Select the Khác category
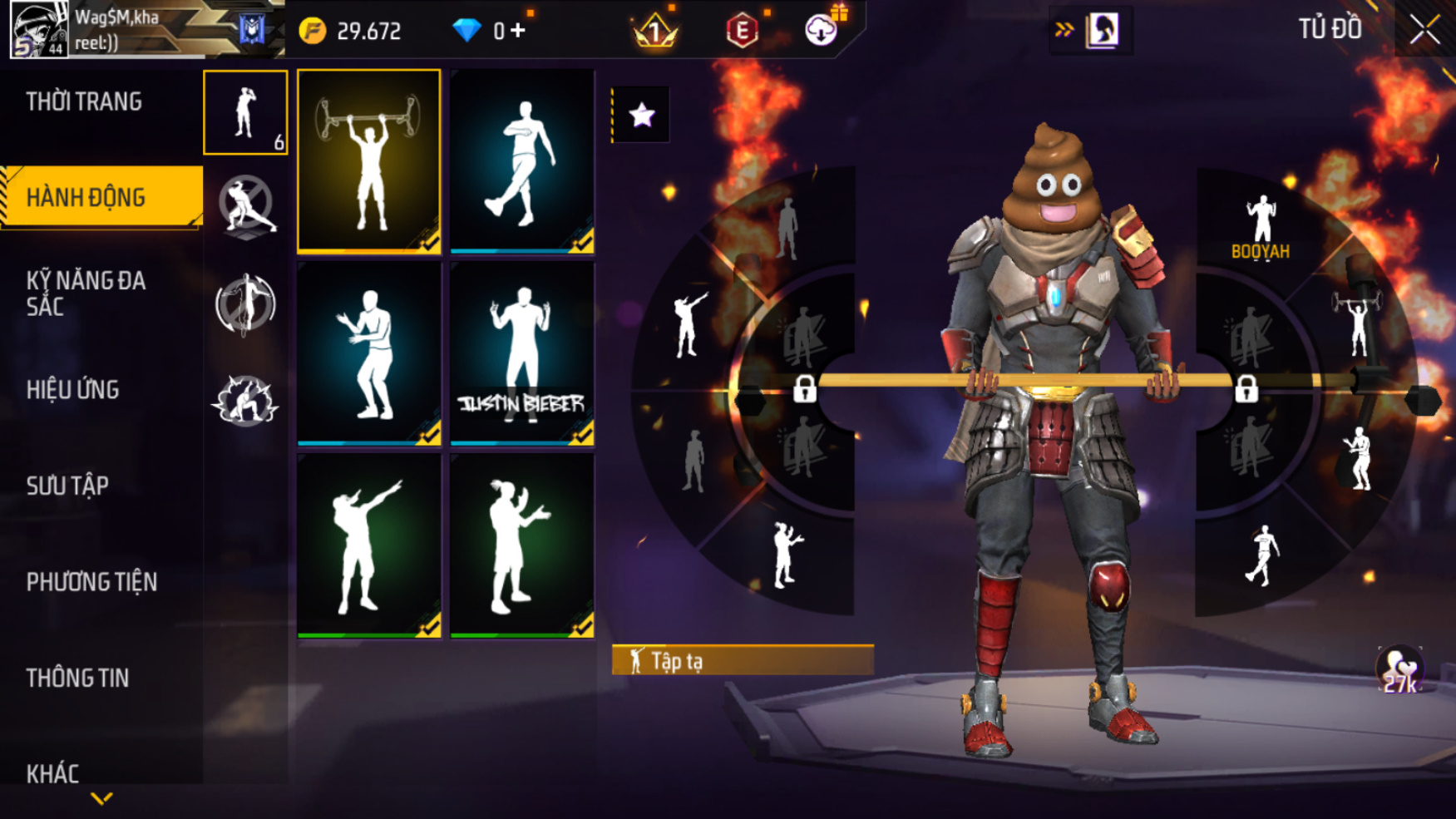This screenshot has height=819, width=1456. [x=52, y=774]
